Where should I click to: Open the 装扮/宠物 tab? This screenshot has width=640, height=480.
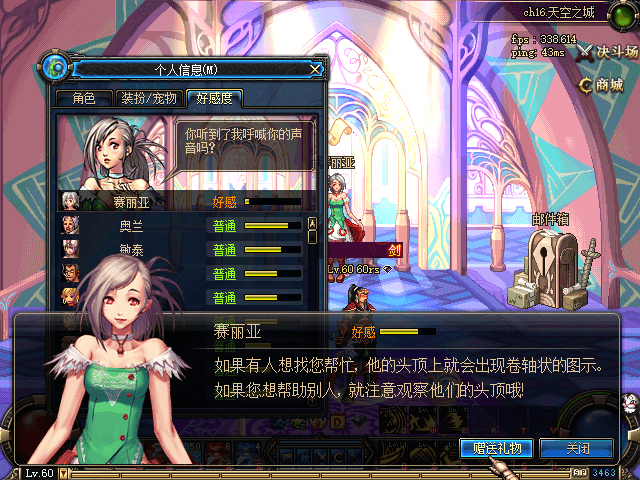click(x=149, y=98)
